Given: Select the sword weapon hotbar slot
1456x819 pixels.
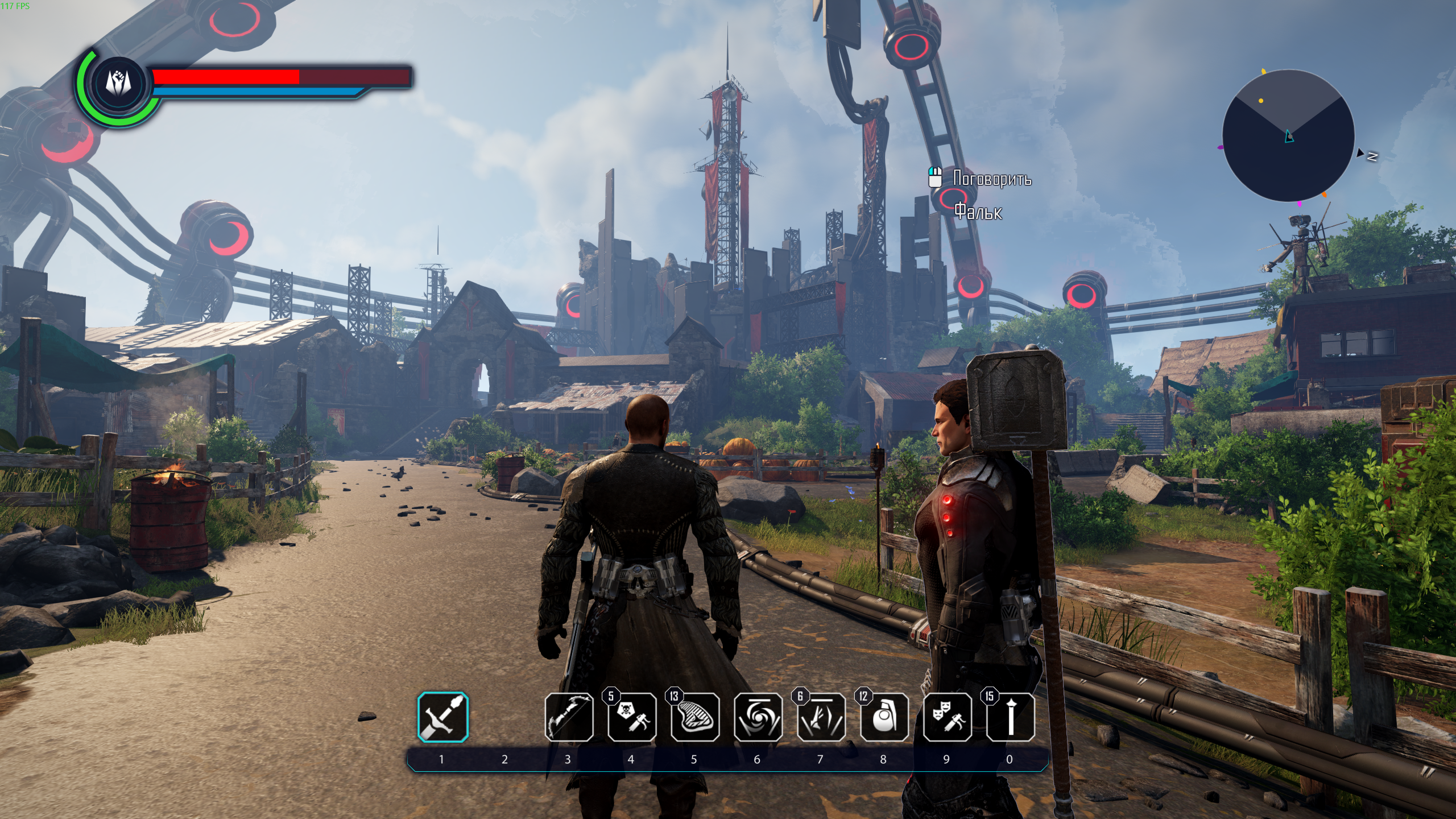Looking at the screenshot, I should click(443, 717).
